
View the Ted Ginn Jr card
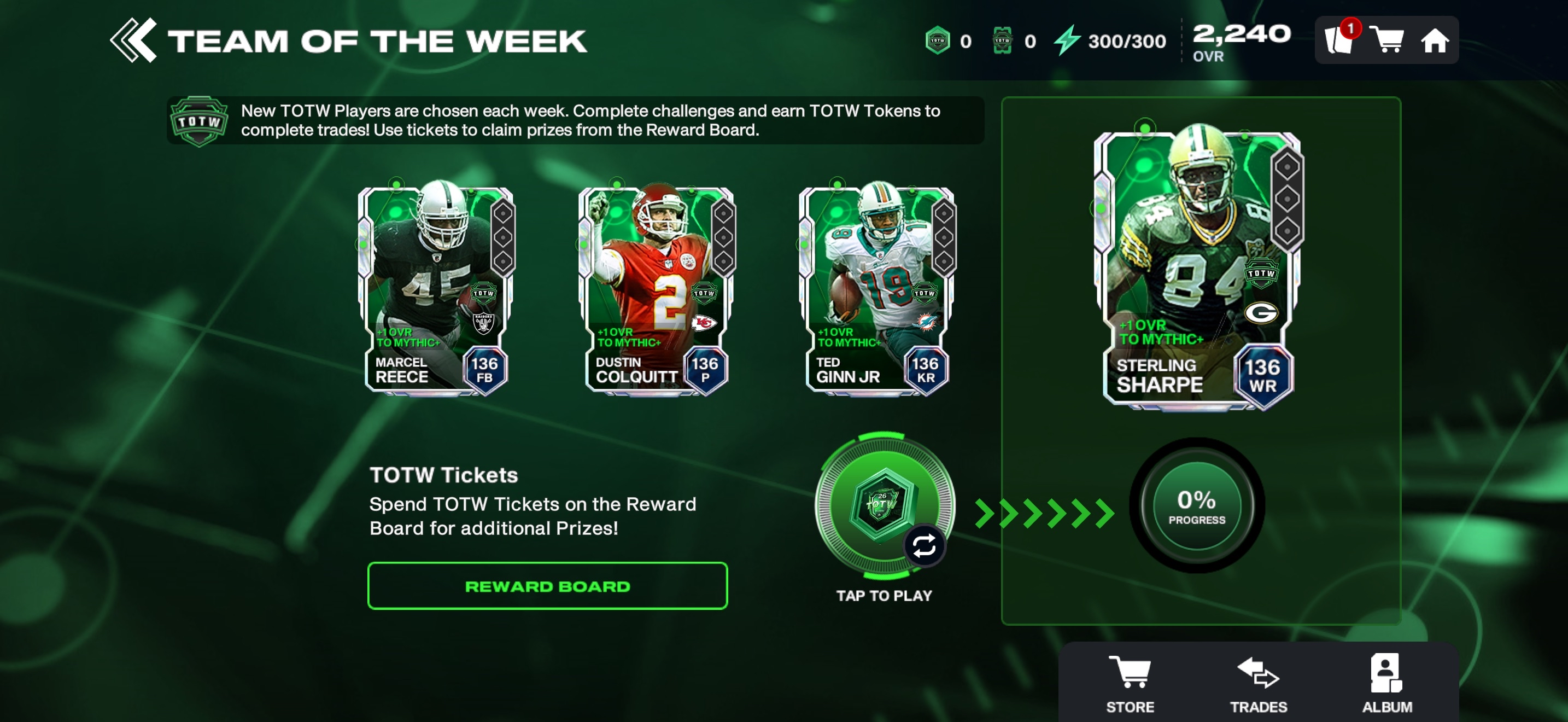pos(876,289)
